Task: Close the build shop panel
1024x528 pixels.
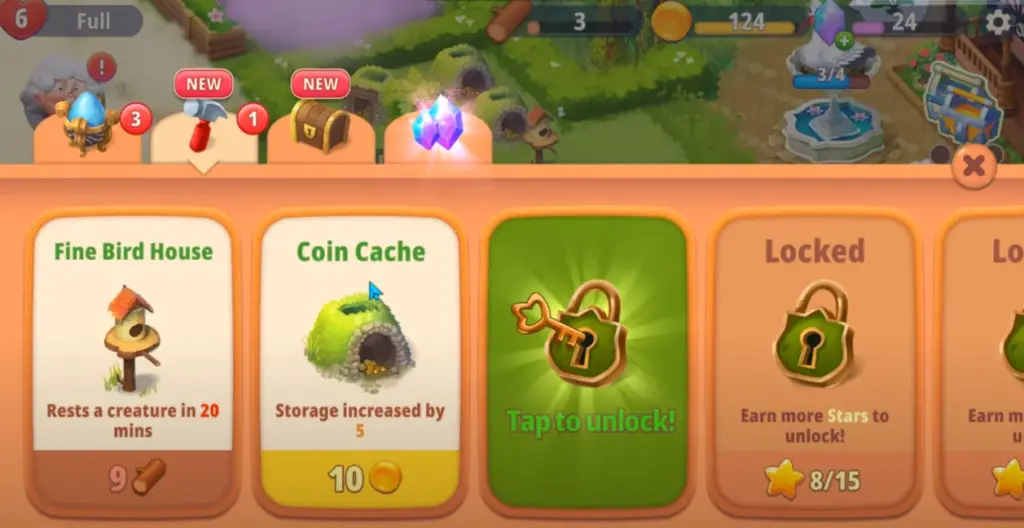Action: pos(973,167)
